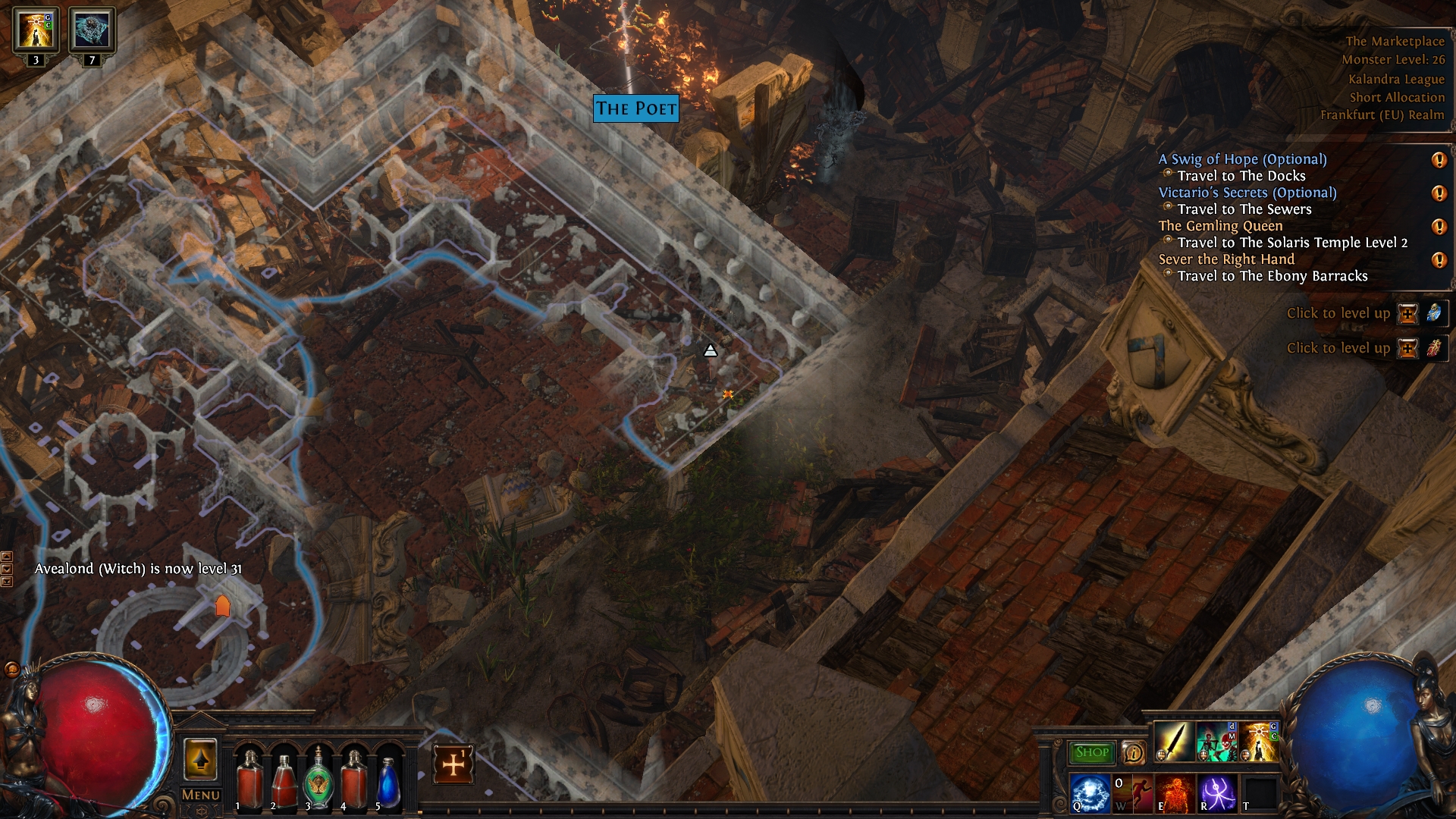Select the green winged flask in slot 3
Screen dimensions: 1456x819
coord(318,777)
